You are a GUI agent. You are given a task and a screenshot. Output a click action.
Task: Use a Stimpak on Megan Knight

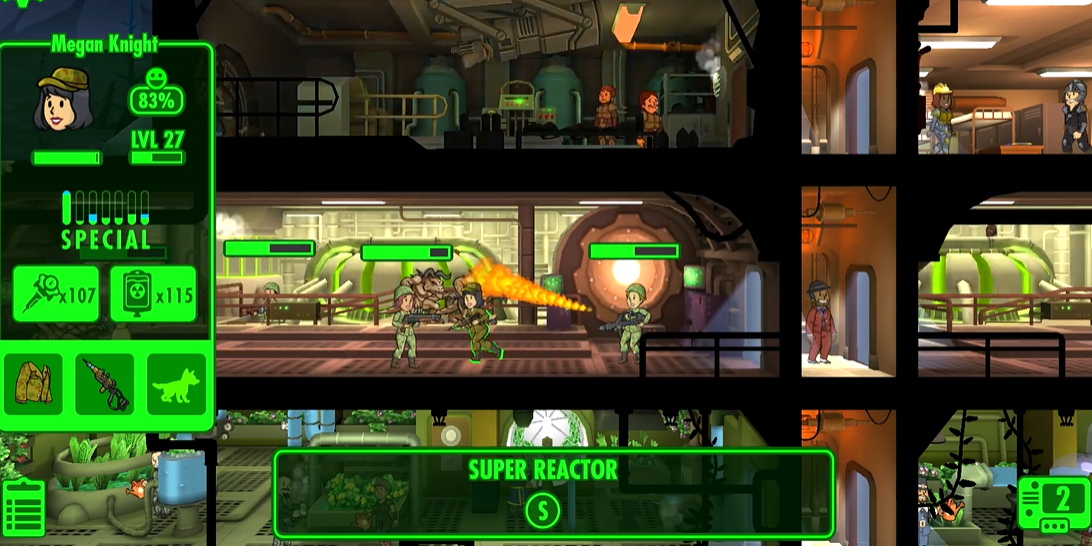pos(56,294)
